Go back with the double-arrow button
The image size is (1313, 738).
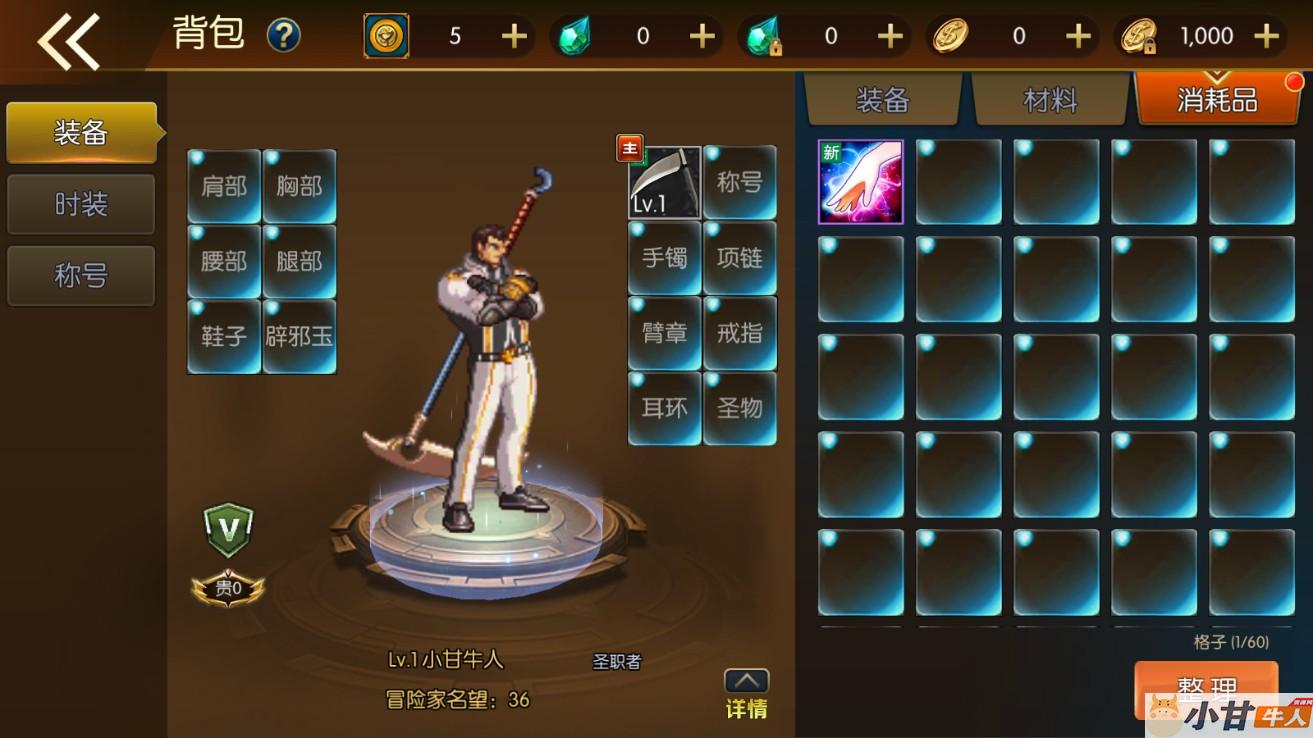(x=68, y=40)
